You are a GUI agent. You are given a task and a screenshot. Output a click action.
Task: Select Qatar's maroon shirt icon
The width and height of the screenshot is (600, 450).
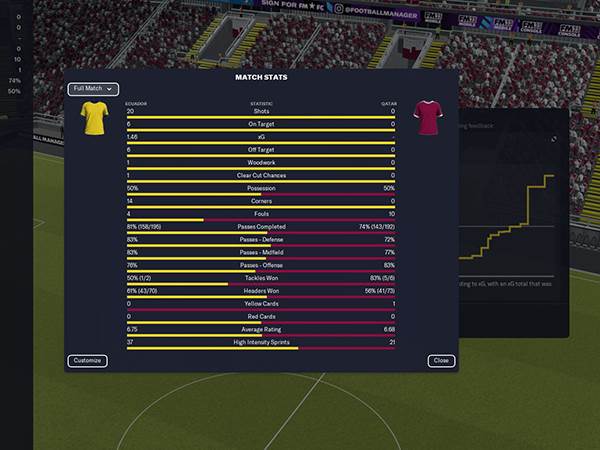pyautogui.click(x=427, y=118)
